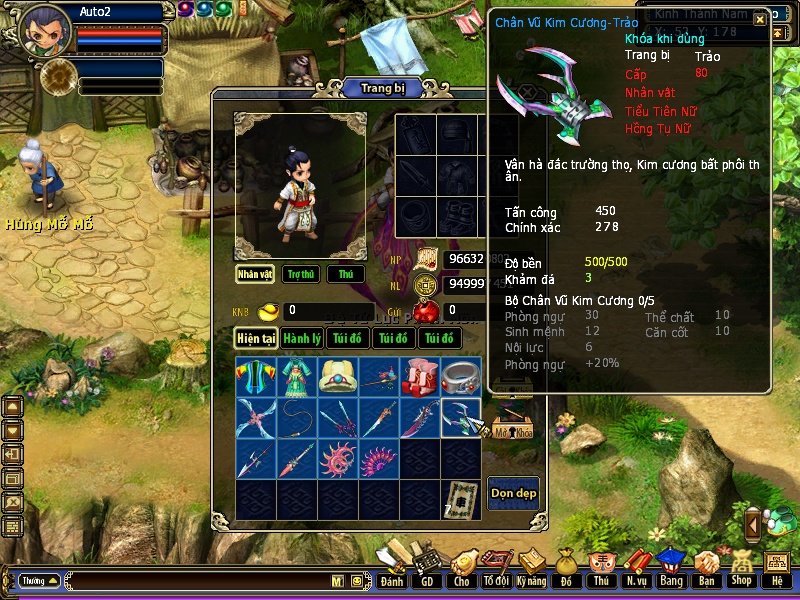Select the silver ring item slot
Screen dimensions: 800x600
(x=461, y=377)
